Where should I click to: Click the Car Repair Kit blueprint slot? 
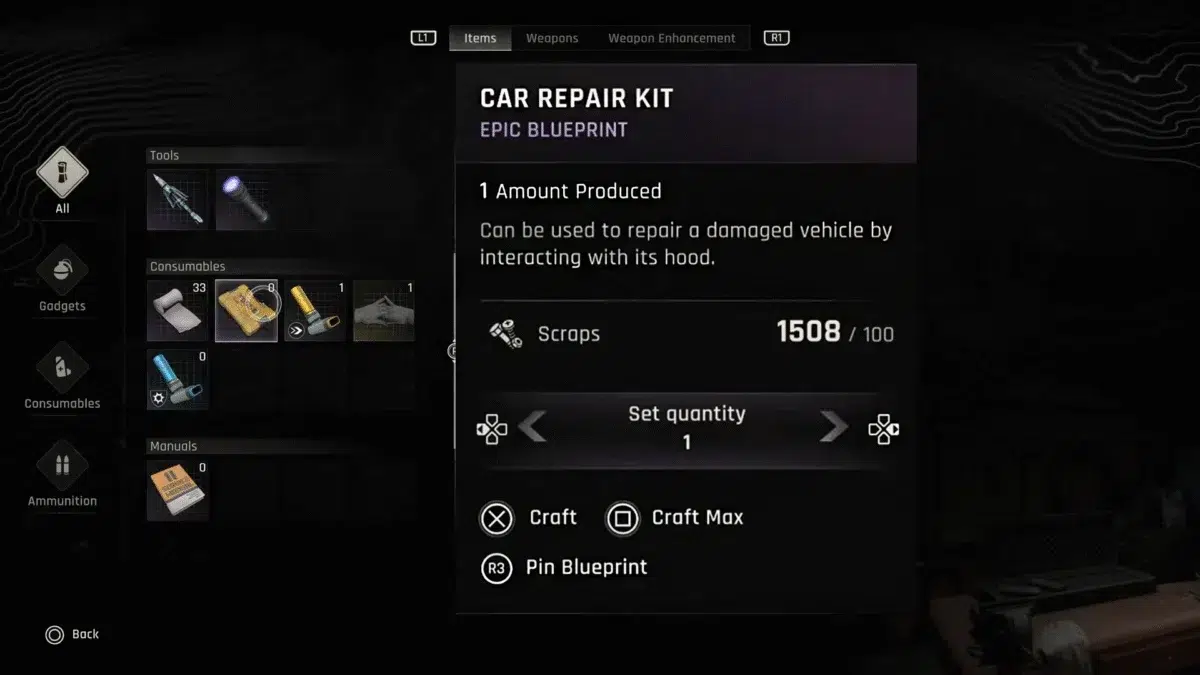(x=246, y=310)
